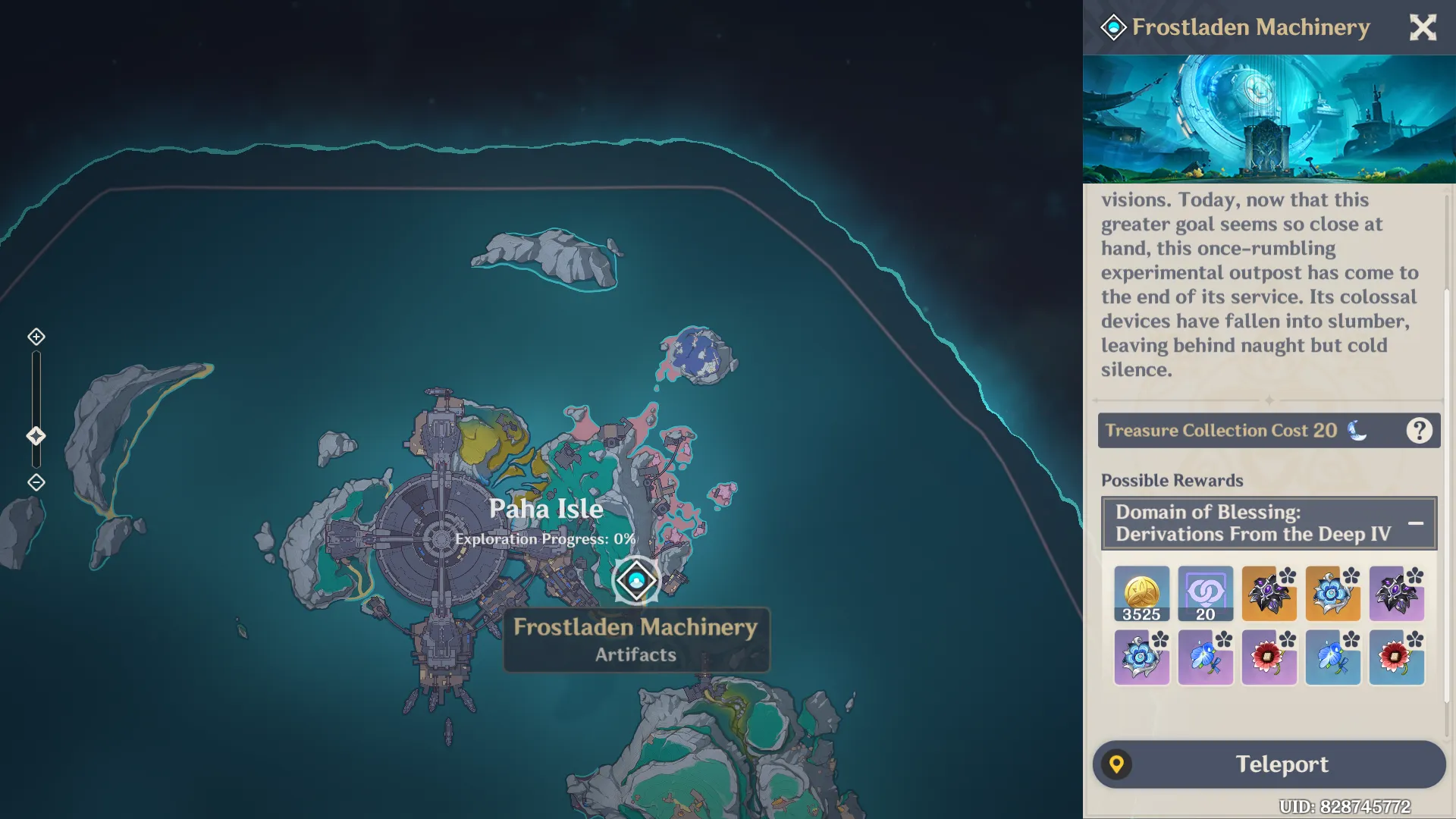This screenshot has height=819, width=1456.
Task: Close the Frostladen Machinery panel
Action: tap(1423, 28)
